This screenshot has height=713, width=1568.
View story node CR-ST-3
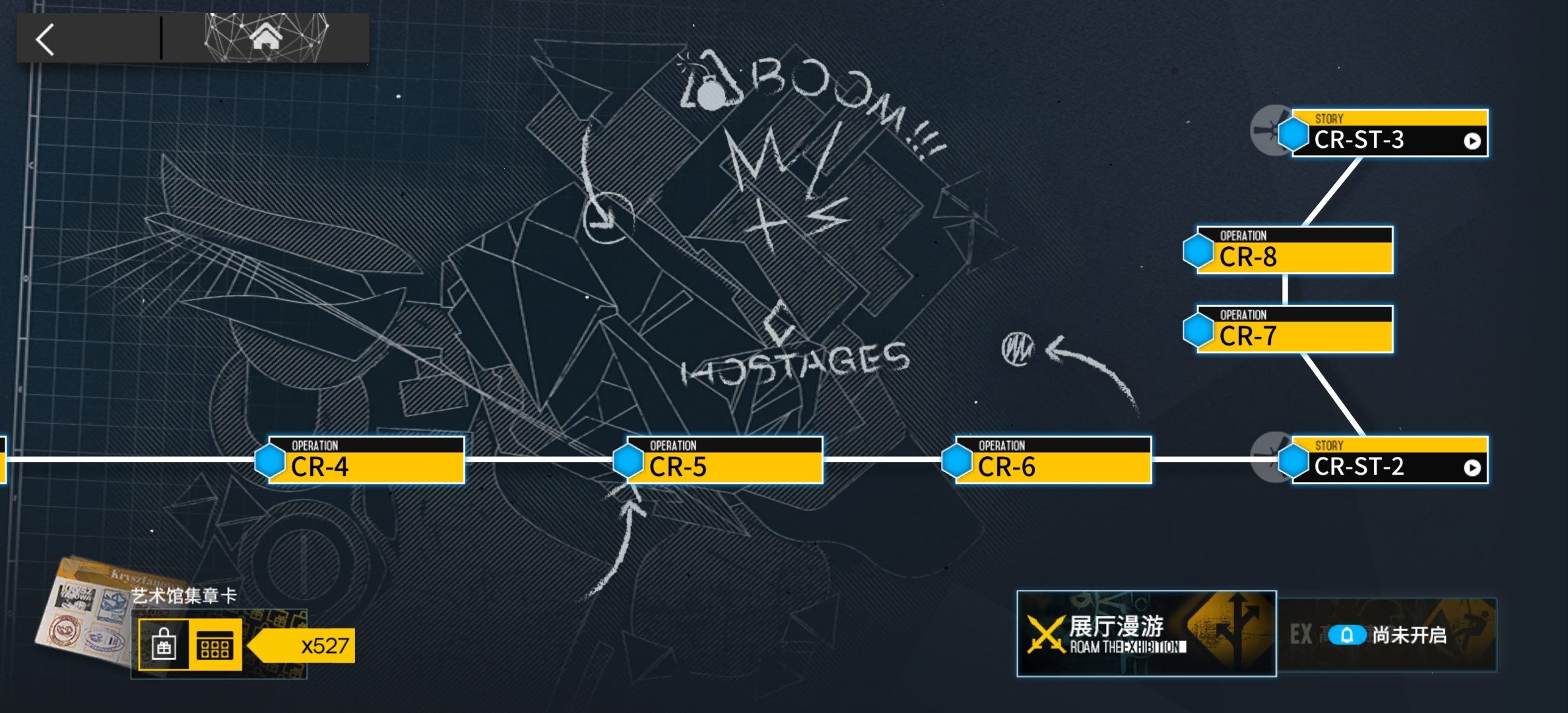(1389, 133)
